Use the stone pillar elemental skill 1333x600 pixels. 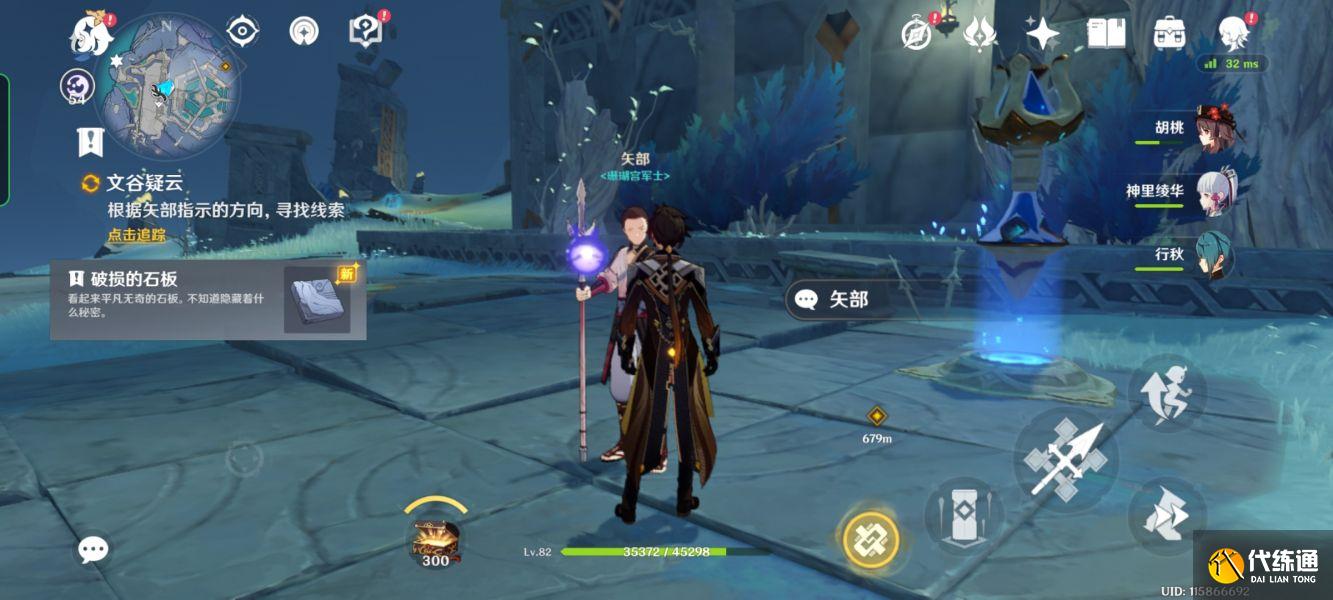(x=962, y=515)
